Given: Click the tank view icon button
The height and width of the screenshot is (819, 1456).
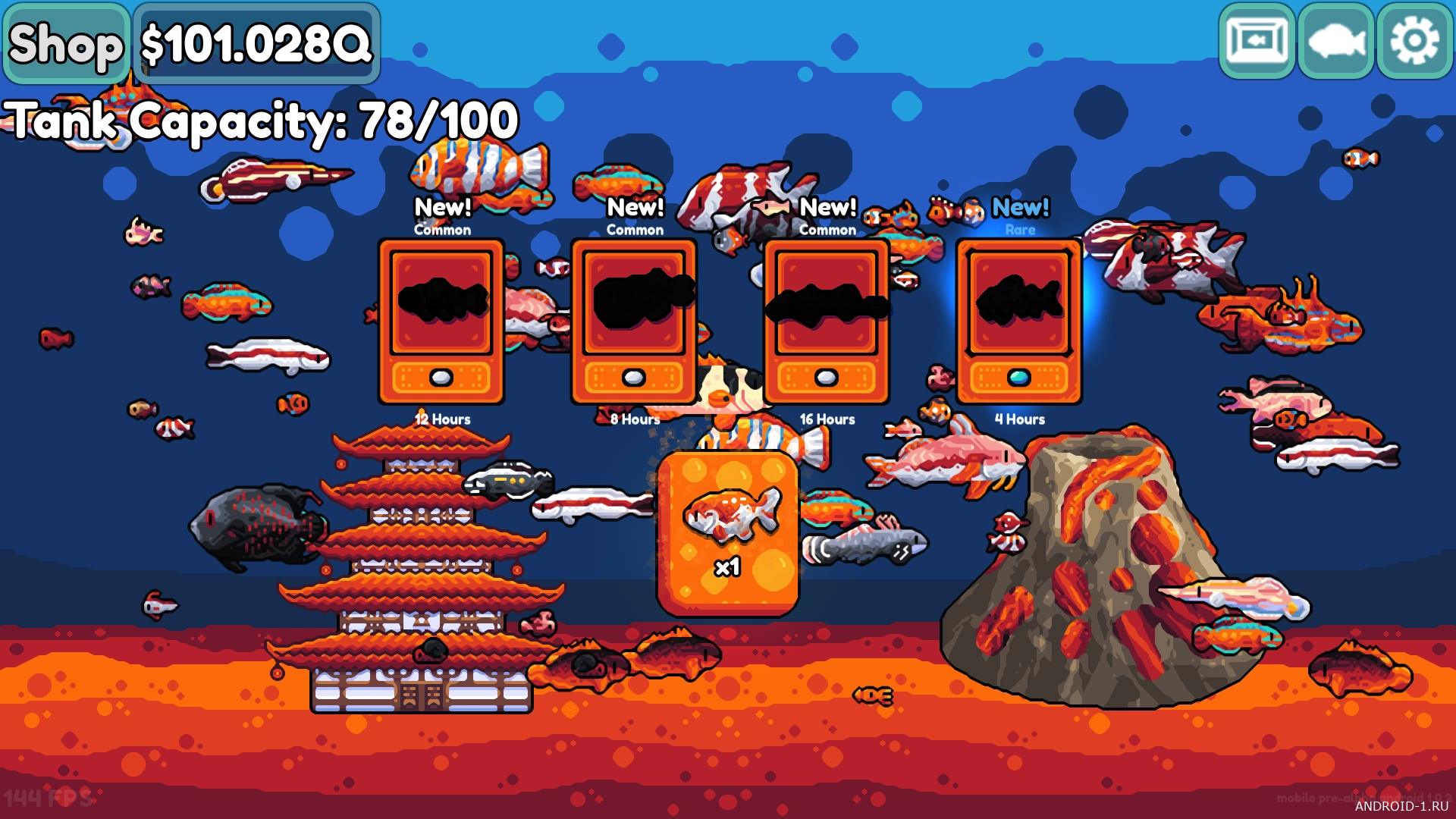Looking at the screenshot, I should coord(1257,42).
